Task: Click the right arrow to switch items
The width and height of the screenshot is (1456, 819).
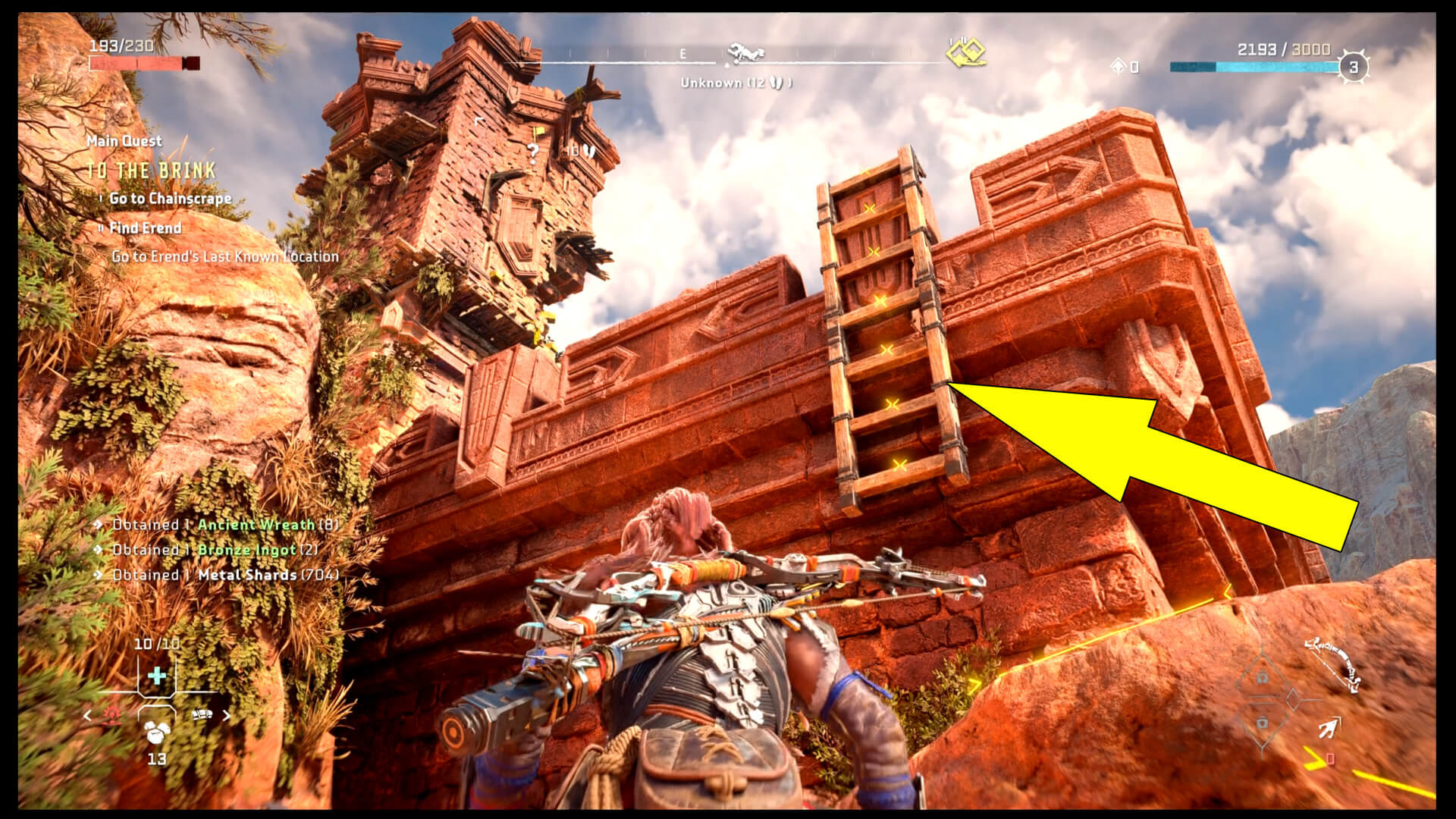Action: pos(227,716)
